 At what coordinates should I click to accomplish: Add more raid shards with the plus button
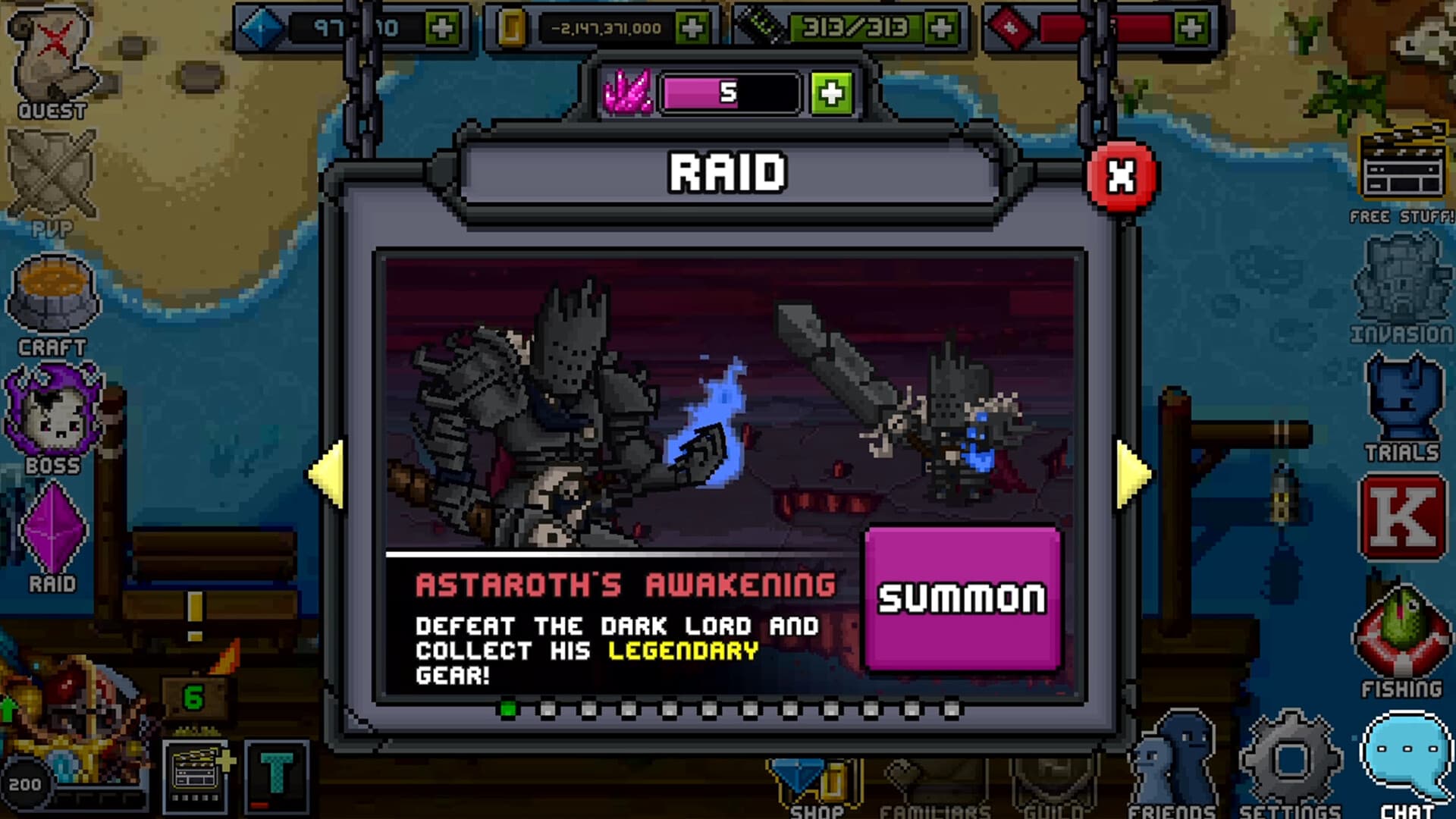(831, 93)
